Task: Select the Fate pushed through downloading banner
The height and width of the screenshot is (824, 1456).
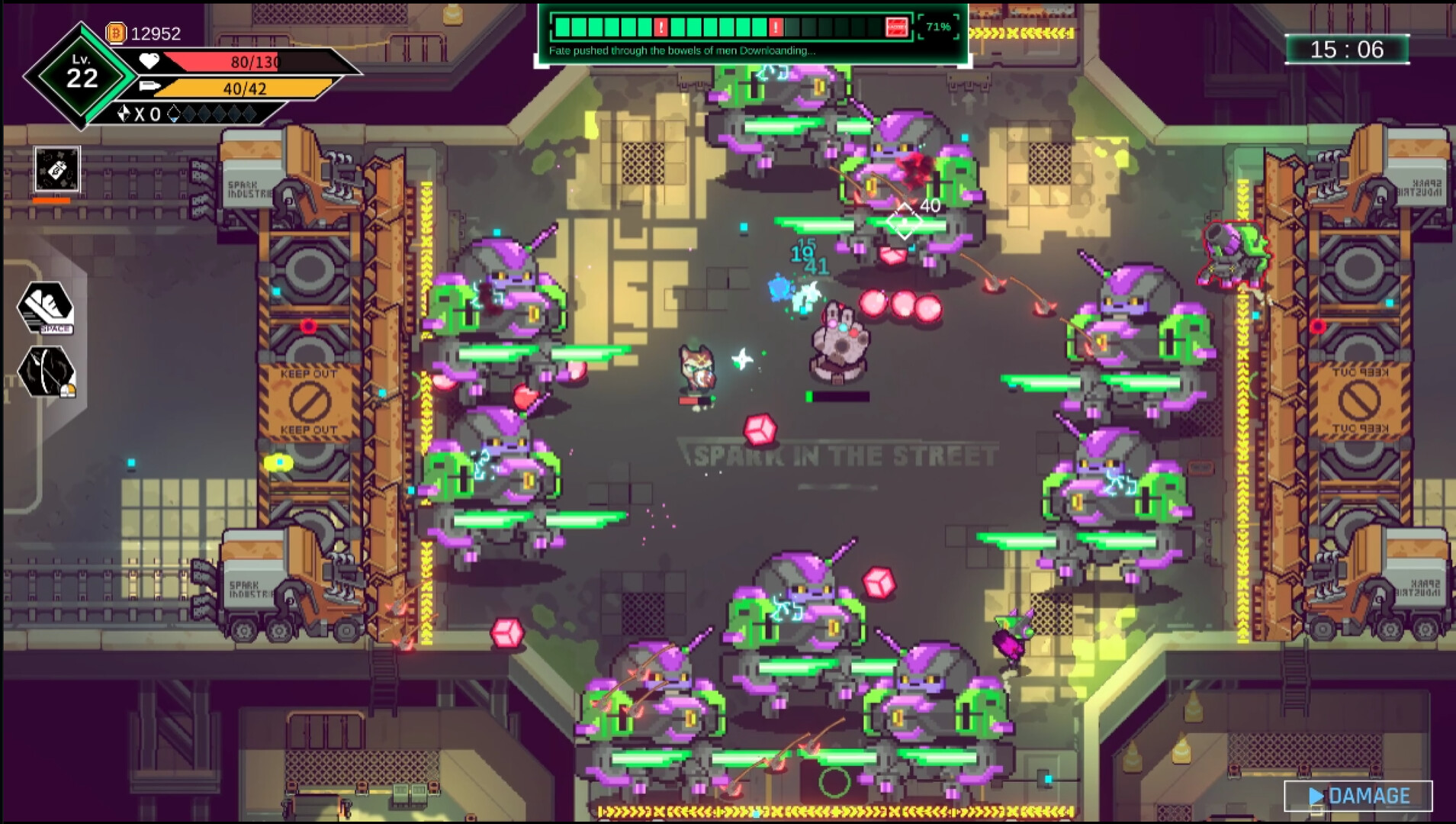Action: point(681,50)
